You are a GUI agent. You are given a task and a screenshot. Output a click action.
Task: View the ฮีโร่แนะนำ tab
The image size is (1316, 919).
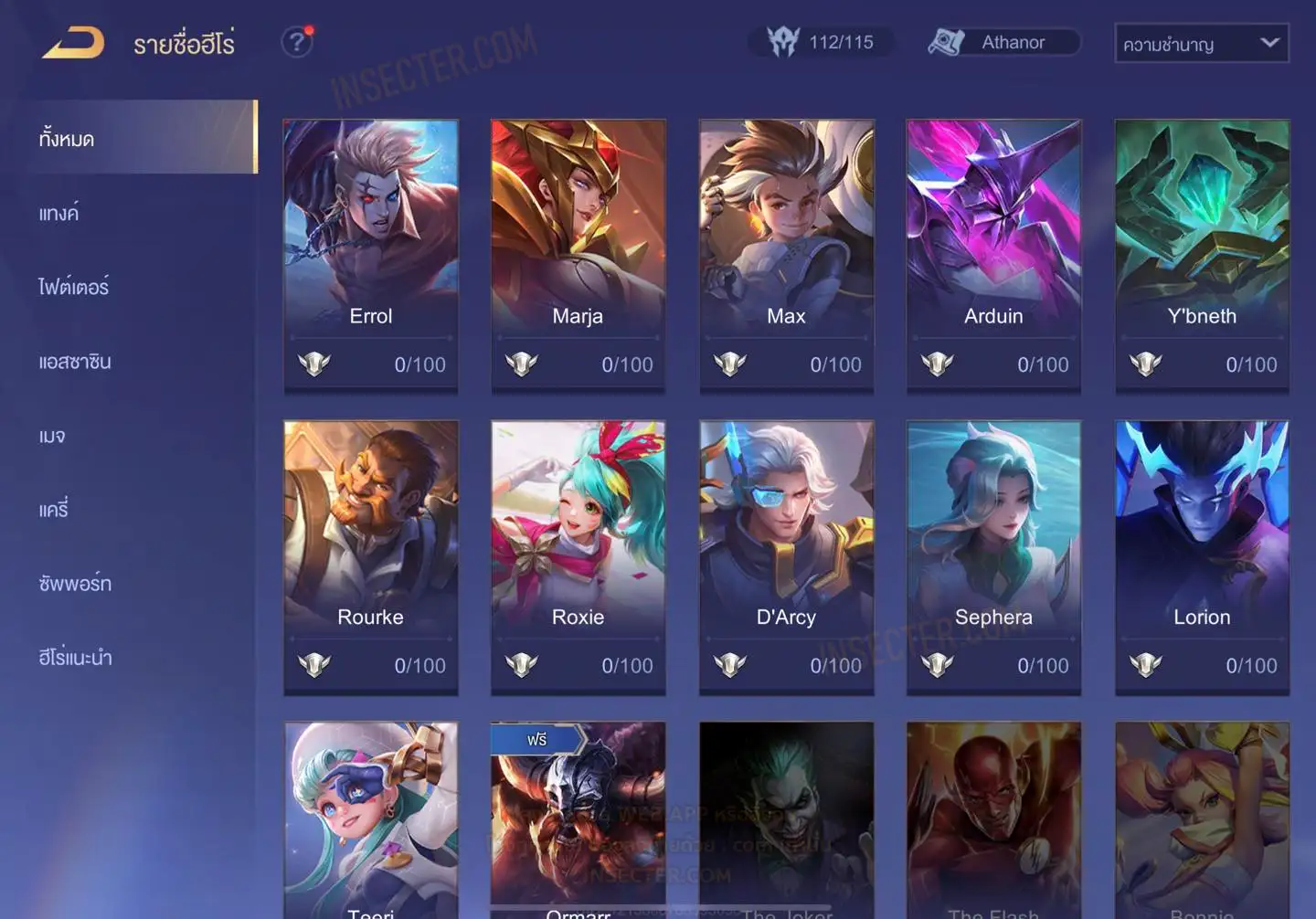point(76,658)
